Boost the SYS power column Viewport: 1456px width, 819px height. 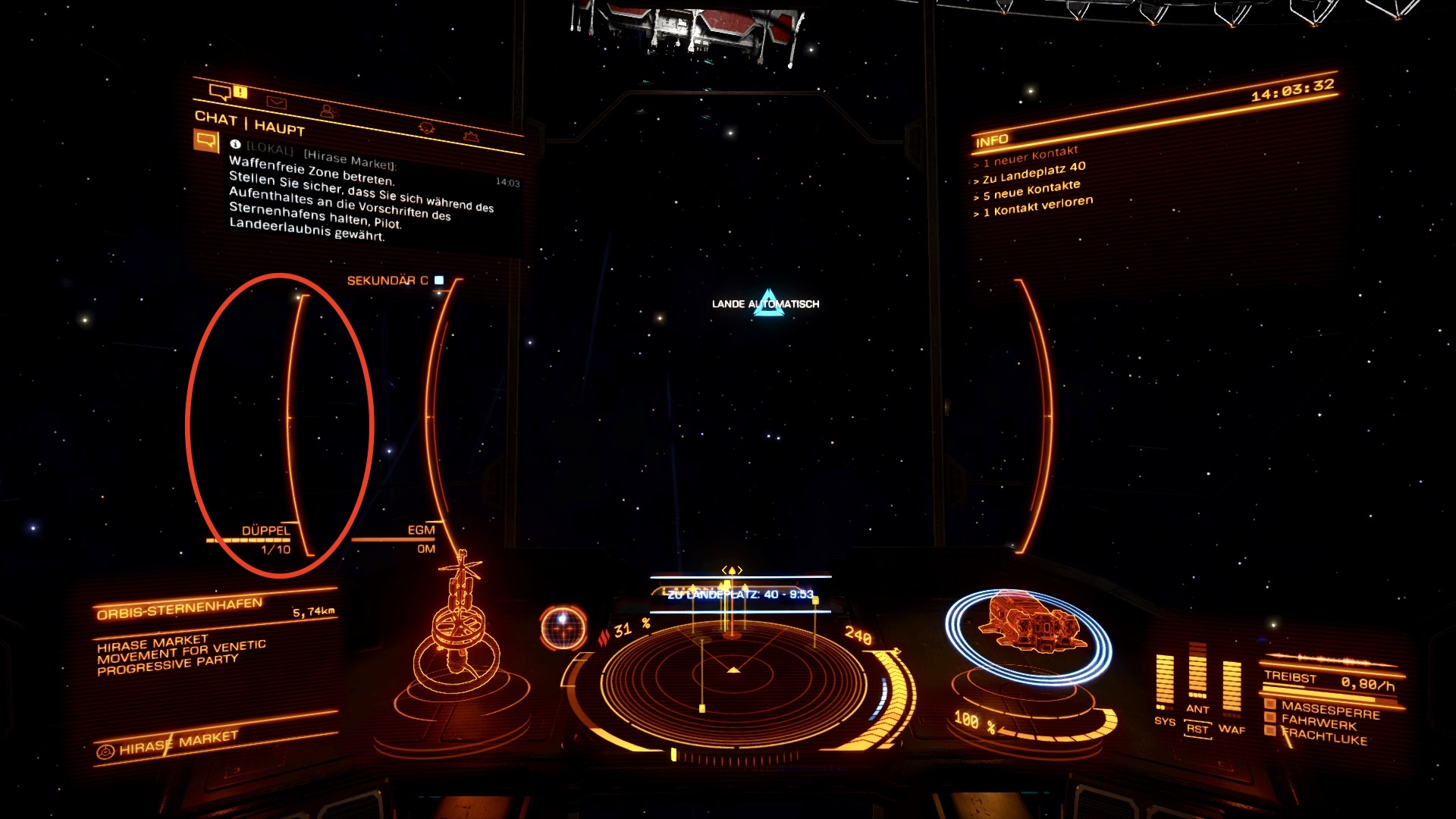pos(1164,682)
